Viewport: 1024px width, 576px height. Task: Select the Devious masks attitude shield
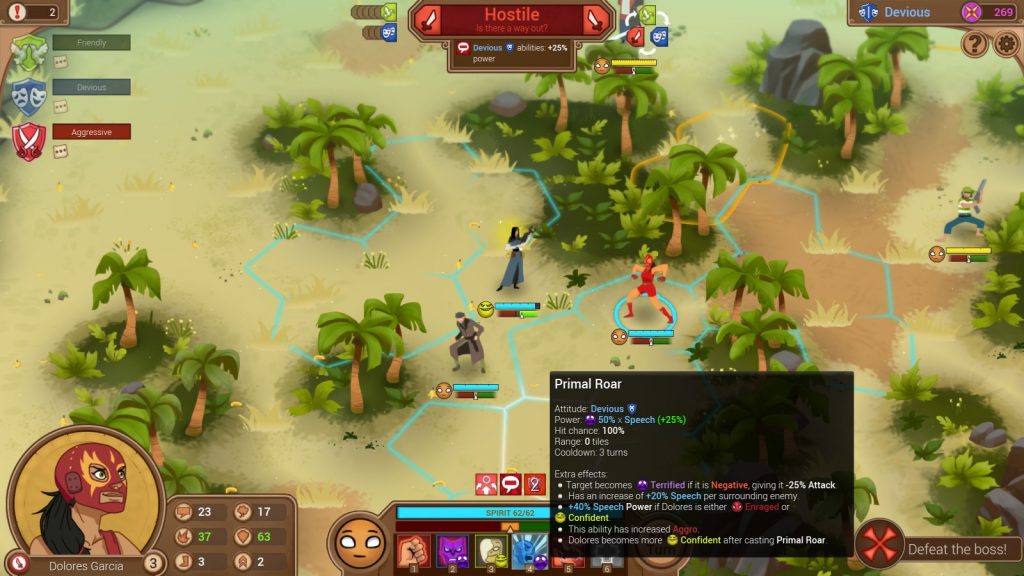29,95
